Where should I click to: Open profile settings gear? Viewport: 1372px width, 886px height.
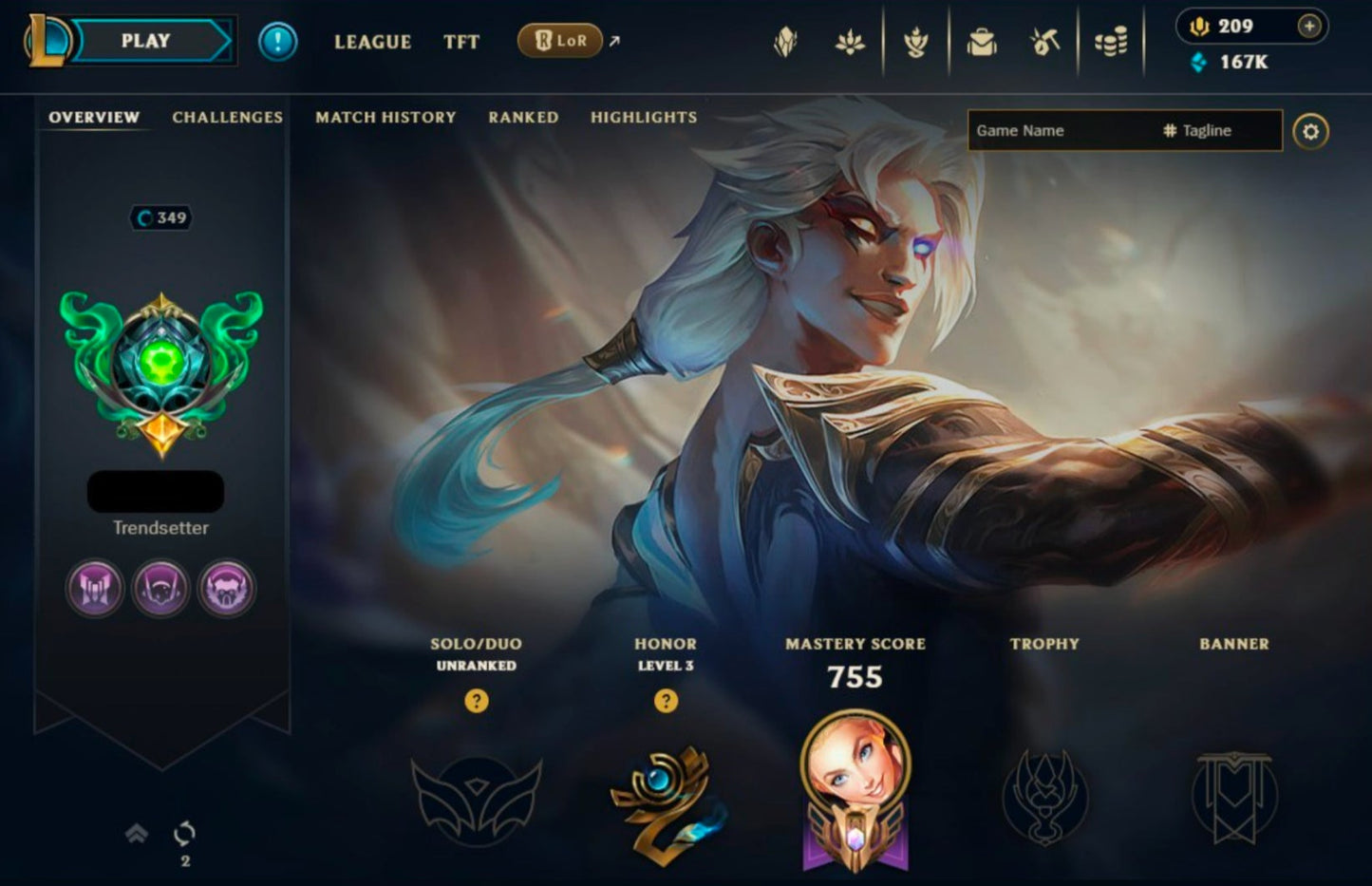pos(1310,130)
